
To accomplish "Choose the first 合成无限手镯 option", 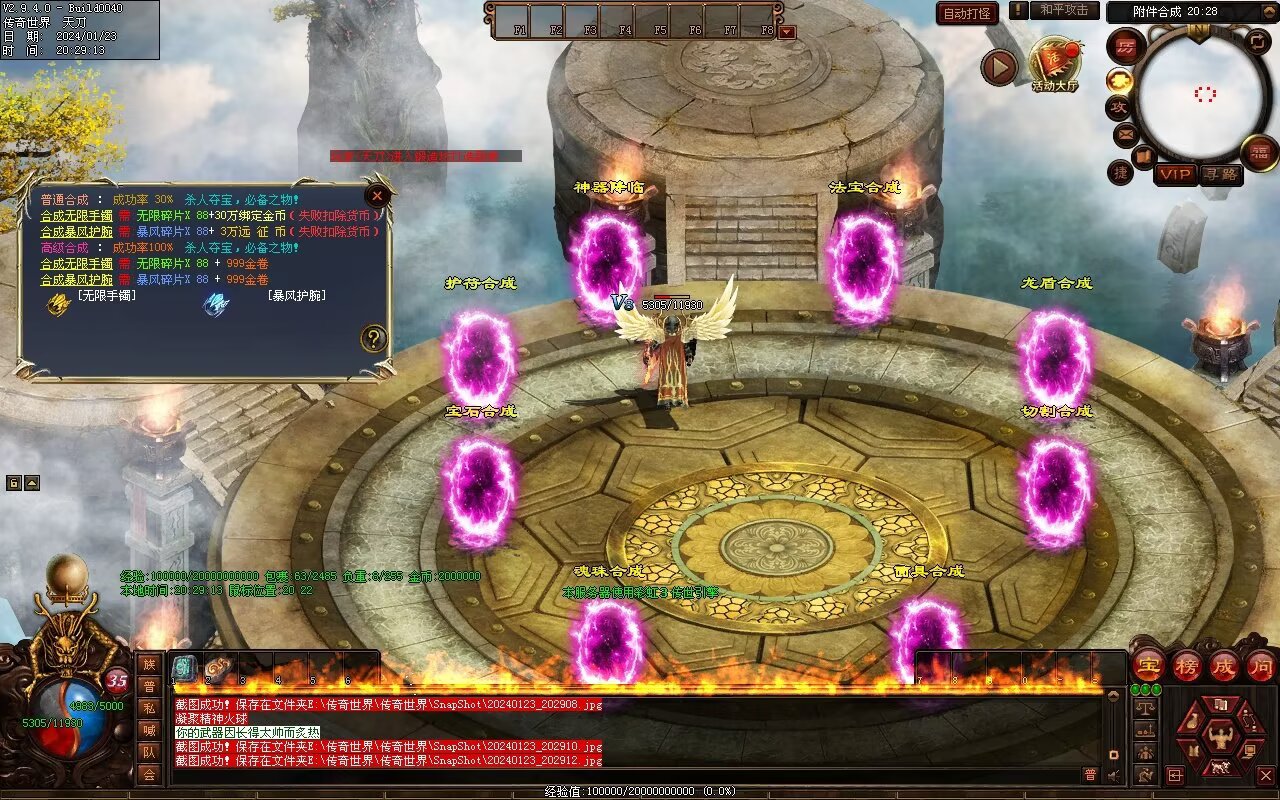I will pyautogui.click(x=76, y=216).
